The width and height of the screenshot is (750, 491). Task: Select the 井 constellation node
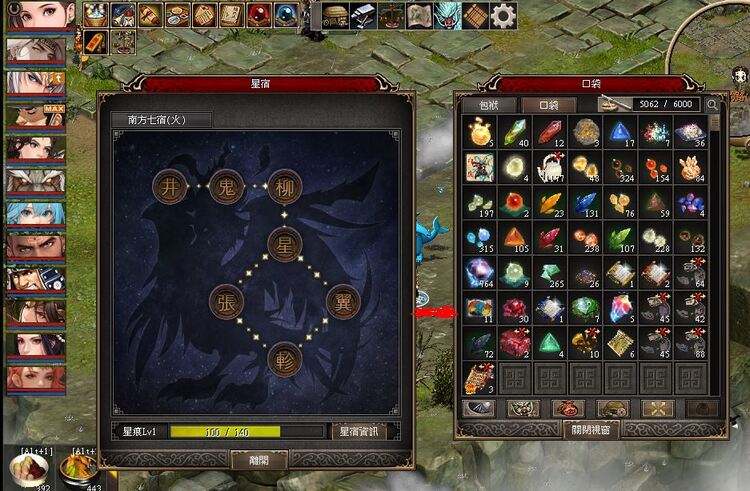(x=169, y=186)
